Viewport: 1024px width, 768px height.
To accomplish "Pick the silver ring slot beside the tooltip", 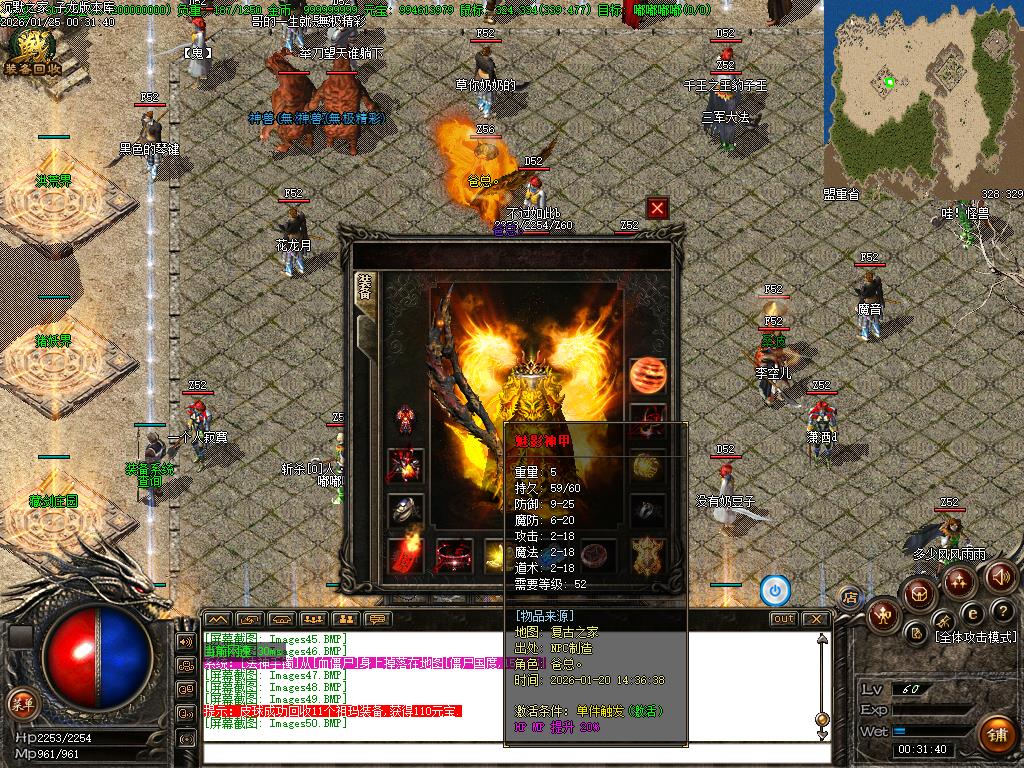I will (648, 510).
